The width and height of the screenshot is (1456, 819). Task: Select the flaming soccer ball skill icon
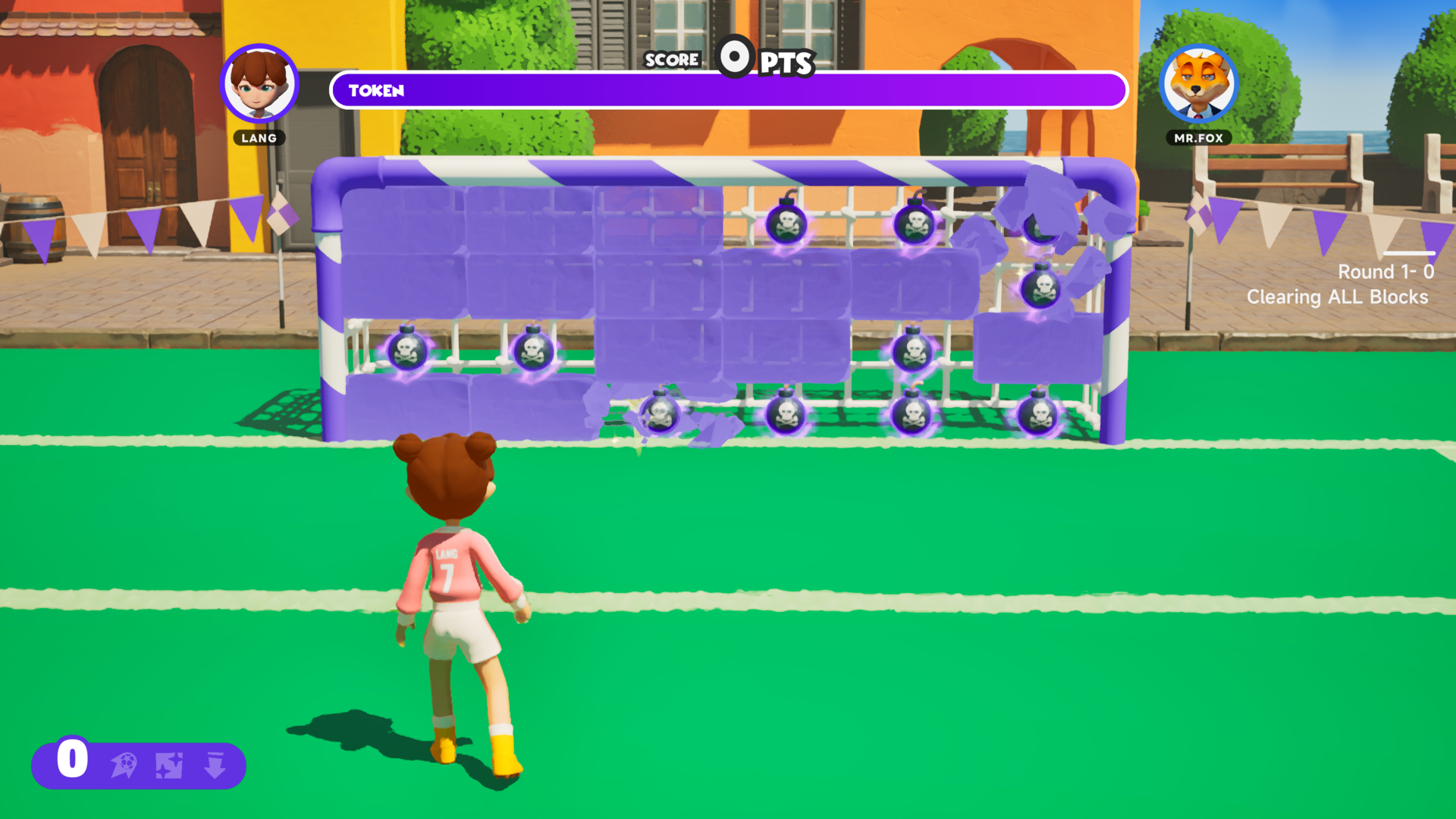coord(125,767)
